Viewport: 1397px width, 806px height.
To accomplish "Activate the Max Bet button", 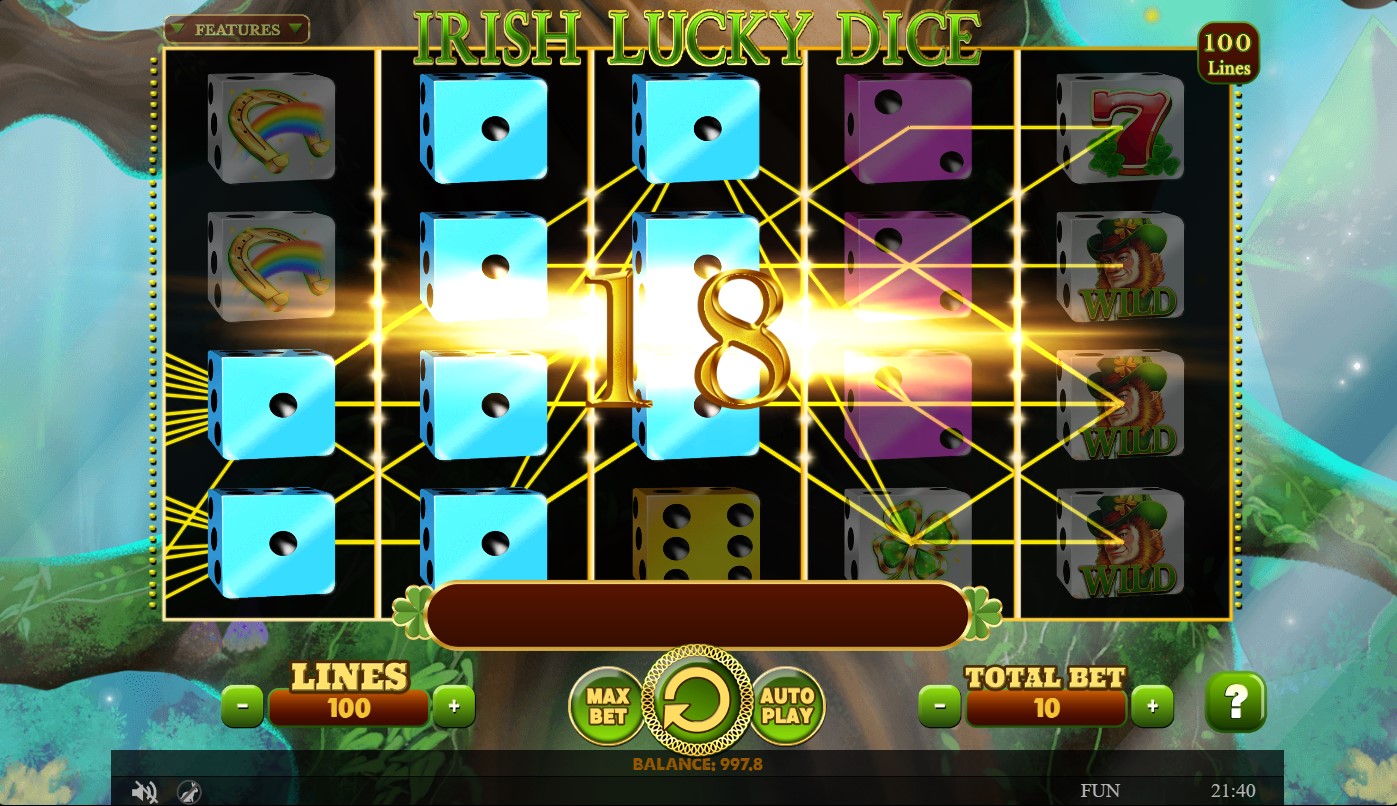I will [x=606, y=705].
